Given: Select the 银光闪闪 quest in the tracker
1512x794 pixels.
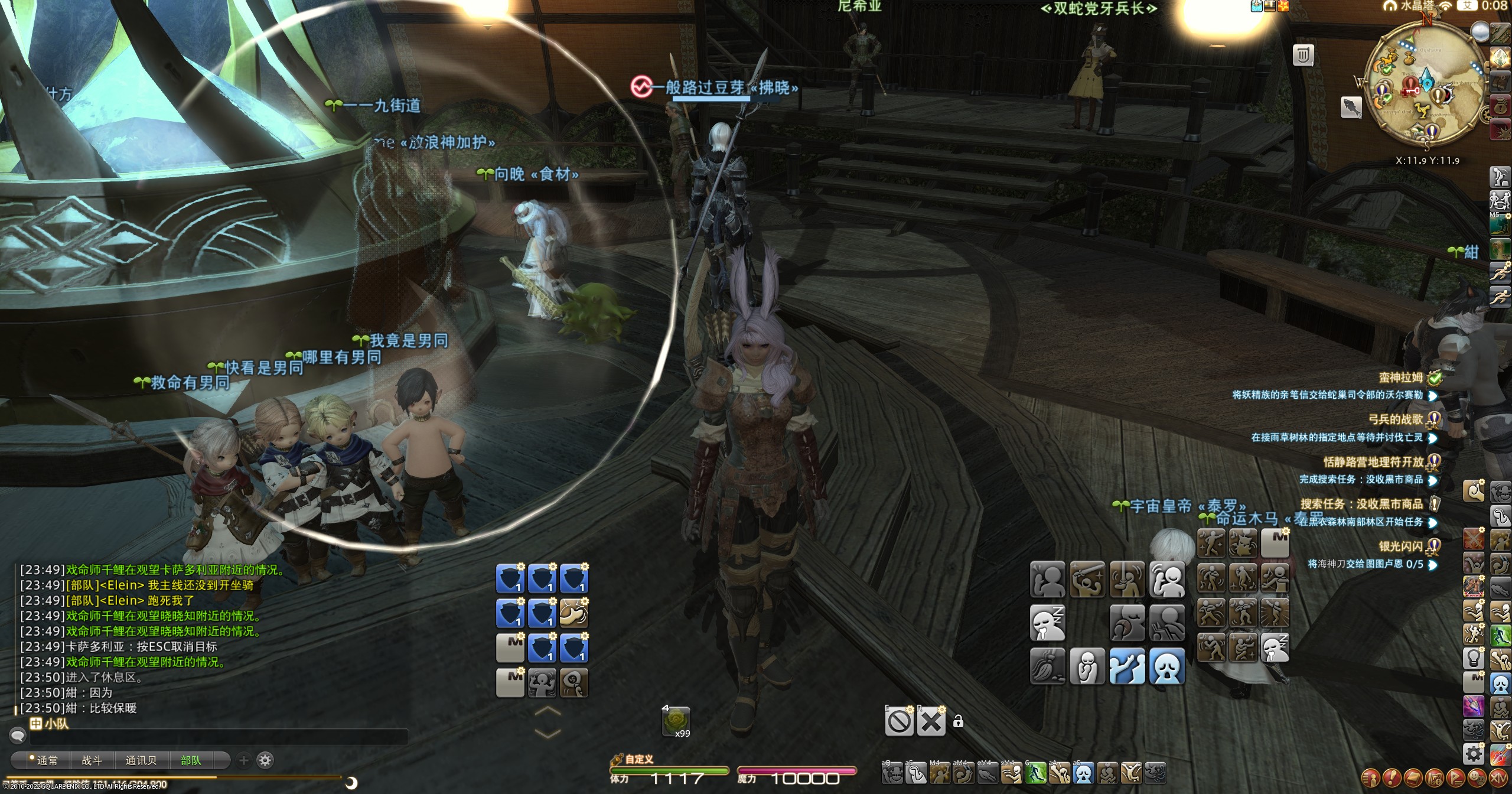Looking at the screenshot, I should pyautogui.click(x=1400, y=546).
